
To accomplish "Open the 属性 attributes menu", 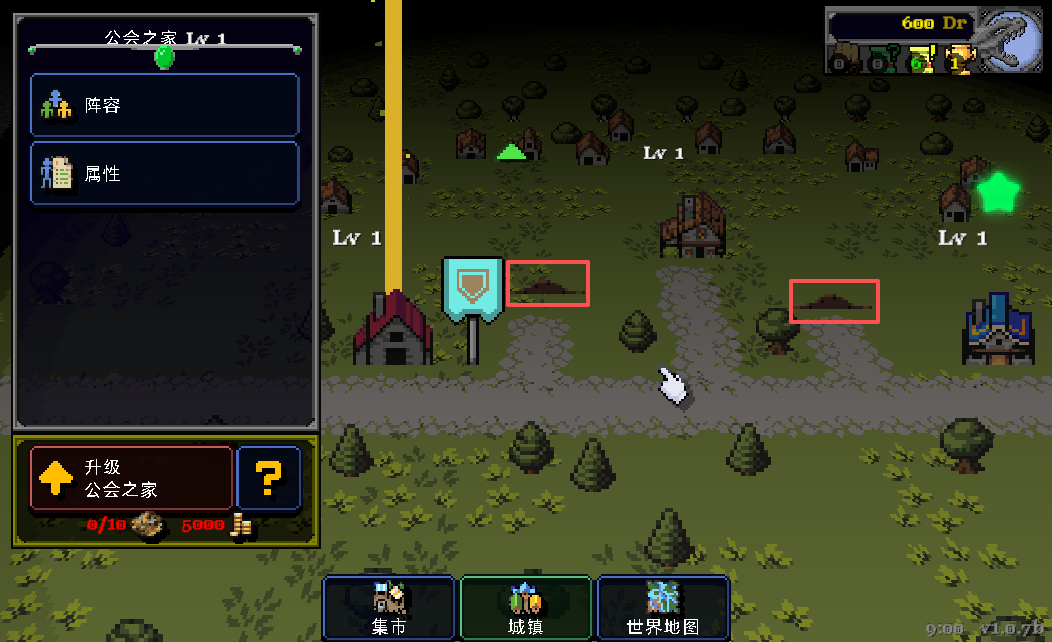I will (165, 173).
